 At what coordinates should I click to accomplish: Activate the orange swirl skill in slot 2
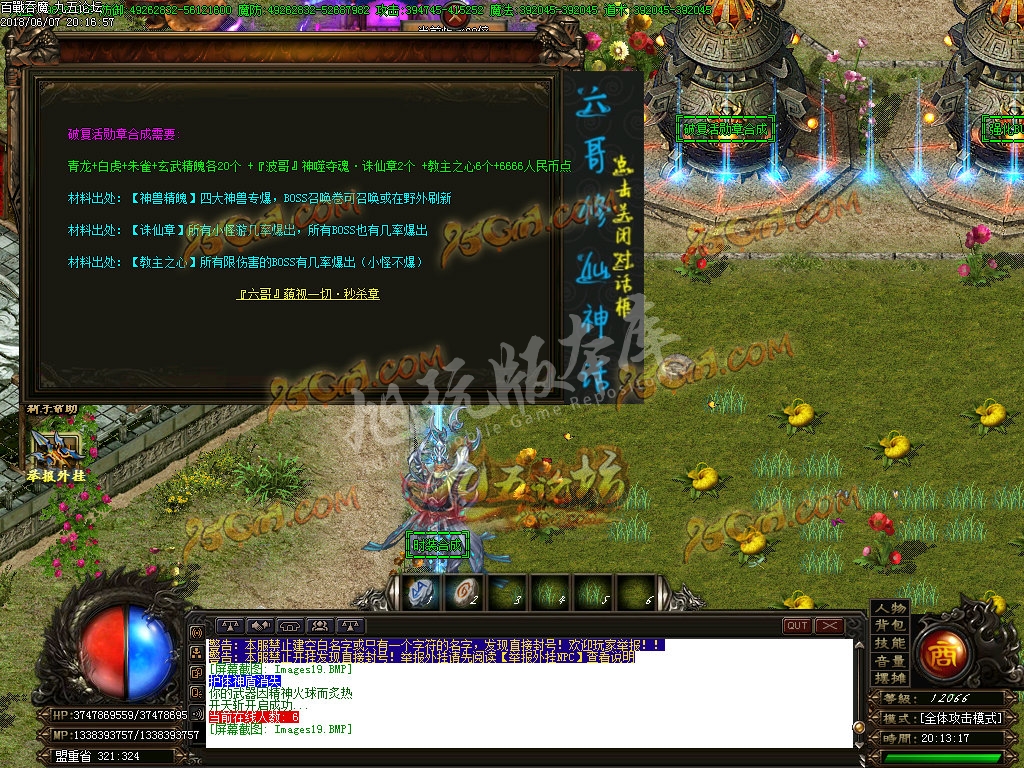[463, 592]
